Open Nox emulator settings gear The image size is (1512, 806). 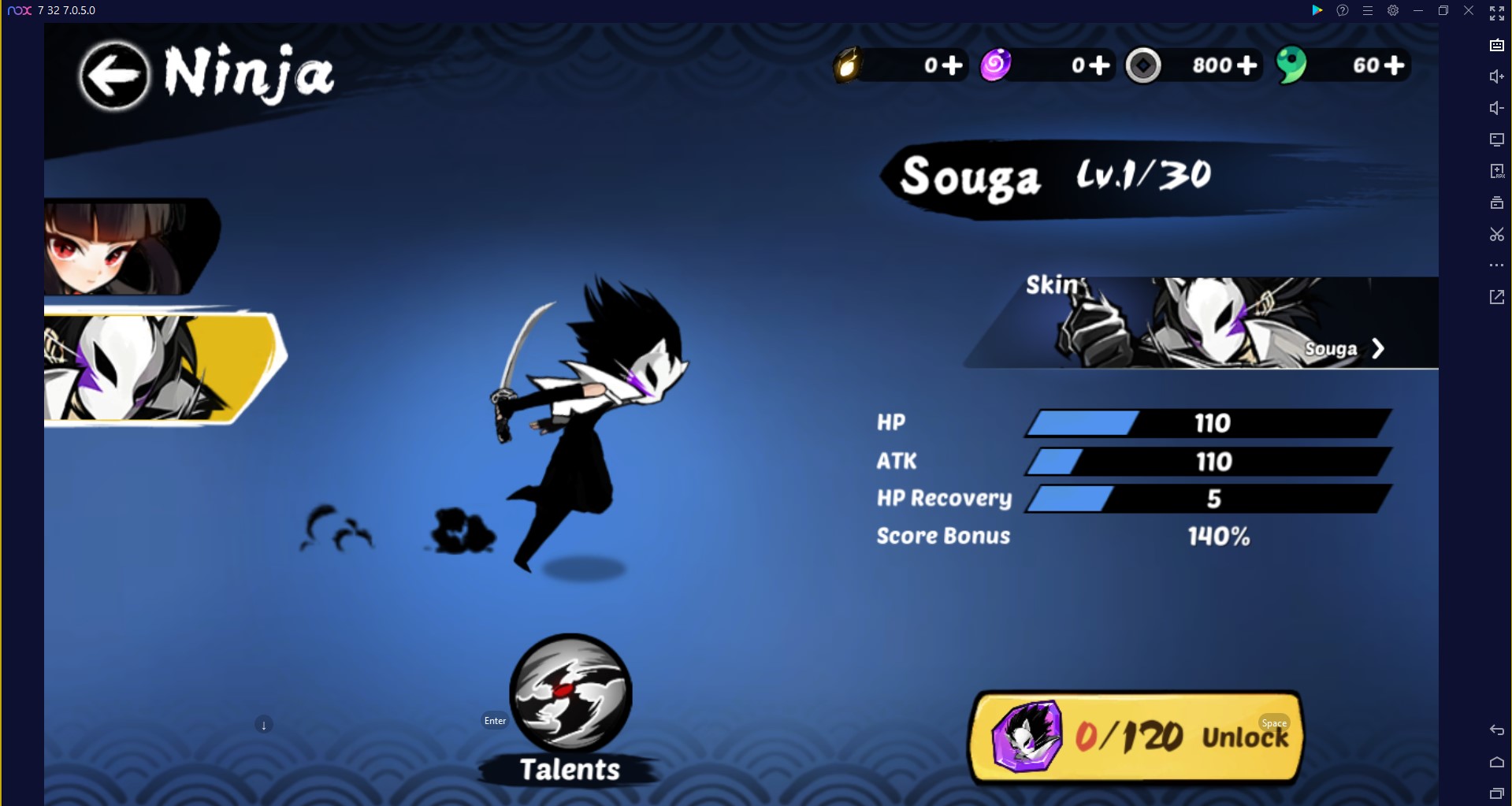click(x=1393, y=10)
